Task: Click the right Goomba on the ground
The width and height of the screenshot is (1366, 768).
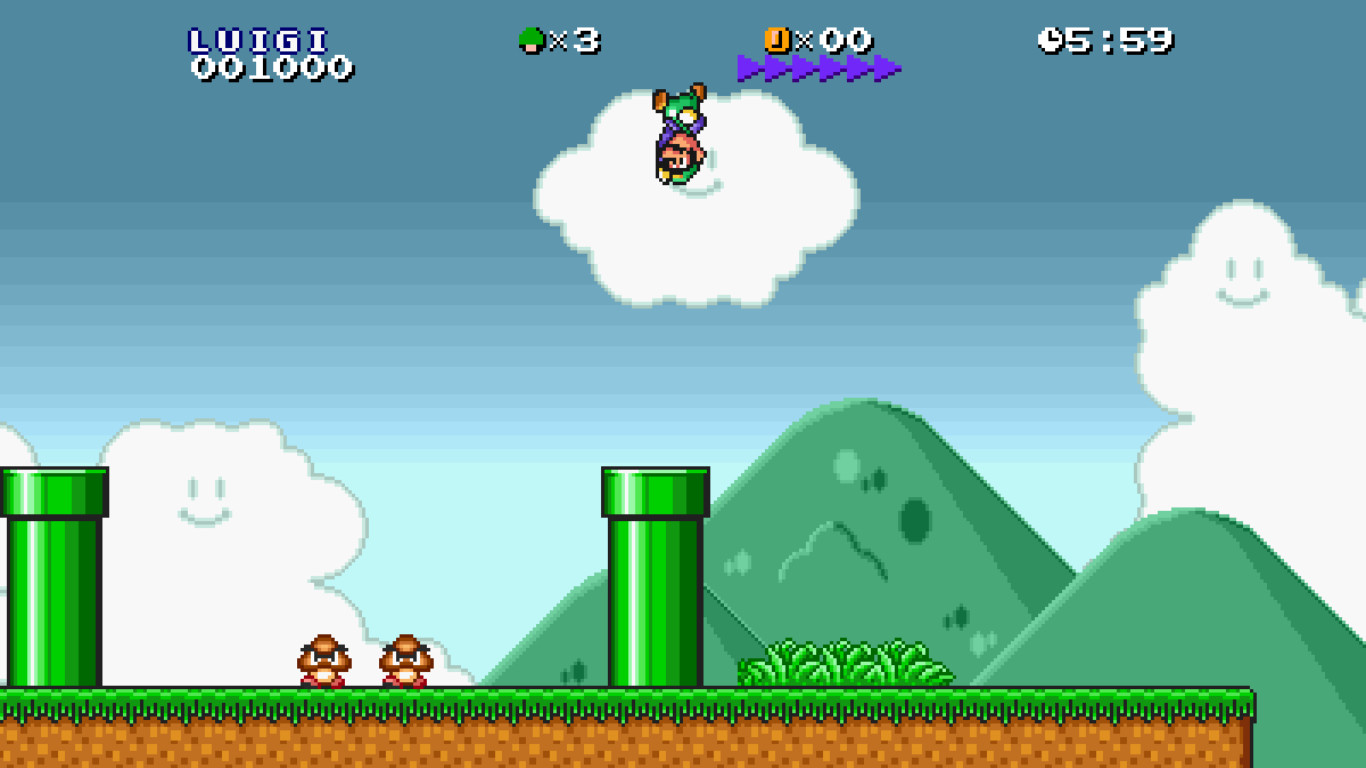Action: click(406, 663)
